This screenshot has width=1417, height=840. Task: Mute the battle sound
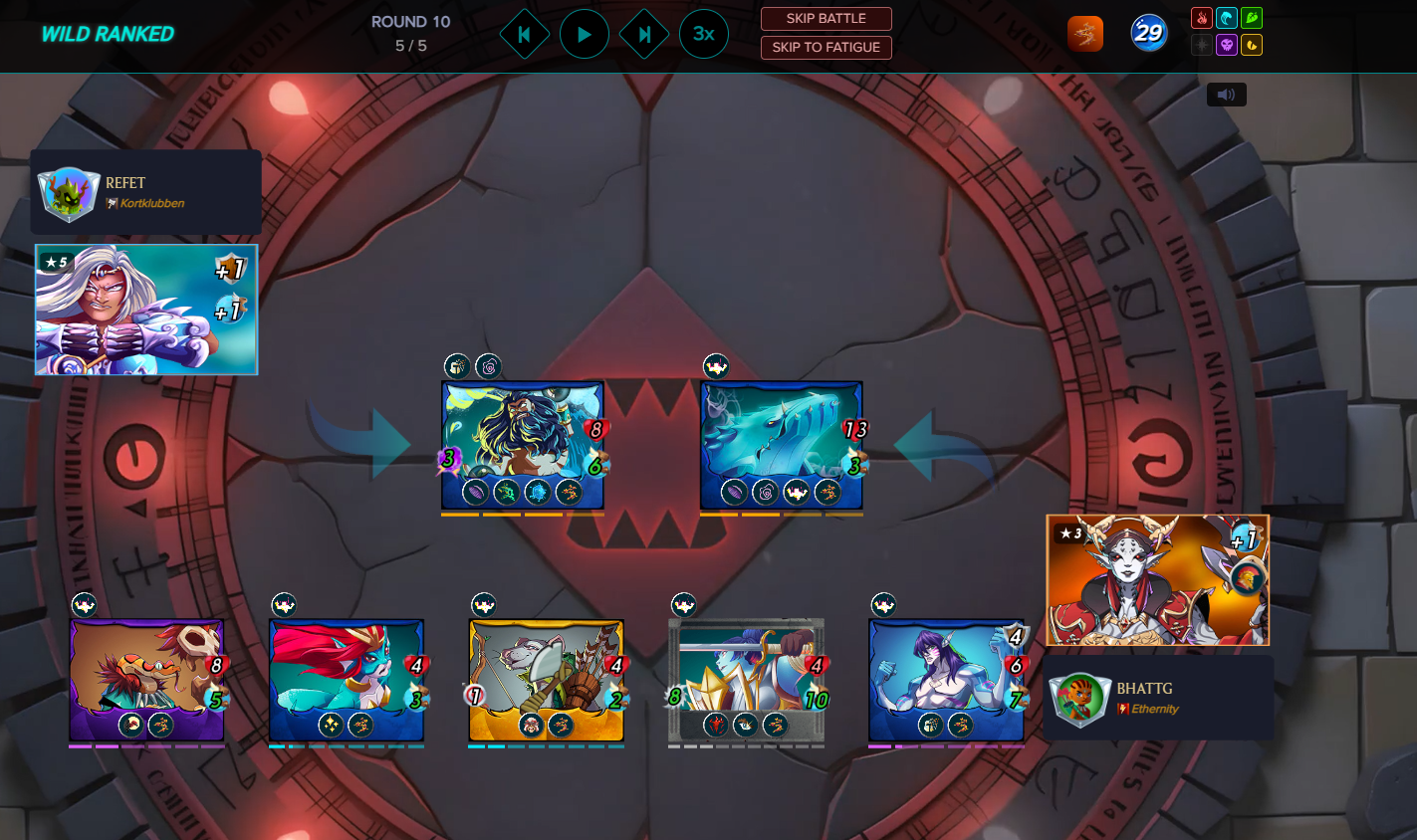(1226, 95)
